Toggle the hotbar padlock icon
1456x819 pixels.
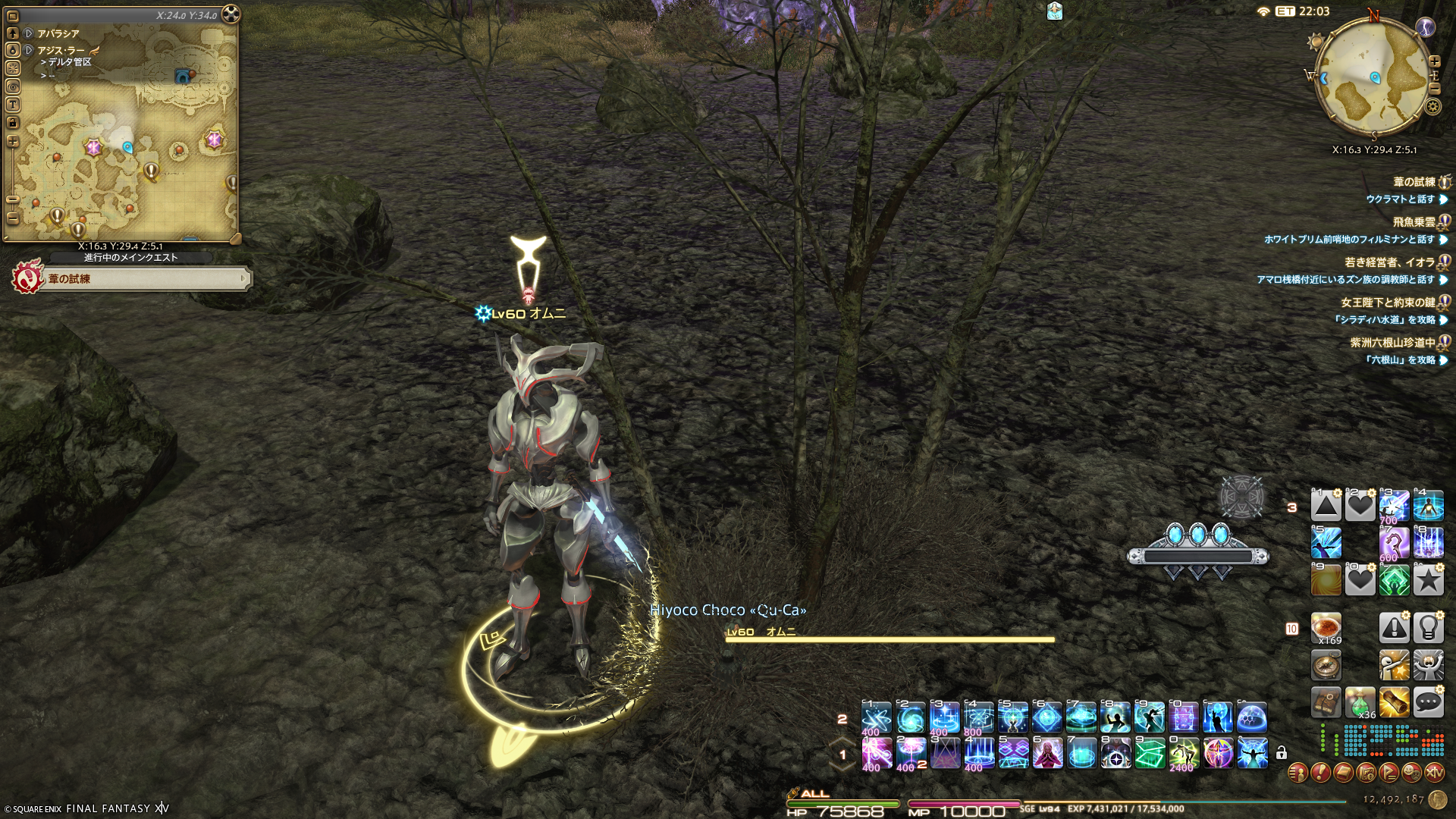click(x=1282, y=753)
